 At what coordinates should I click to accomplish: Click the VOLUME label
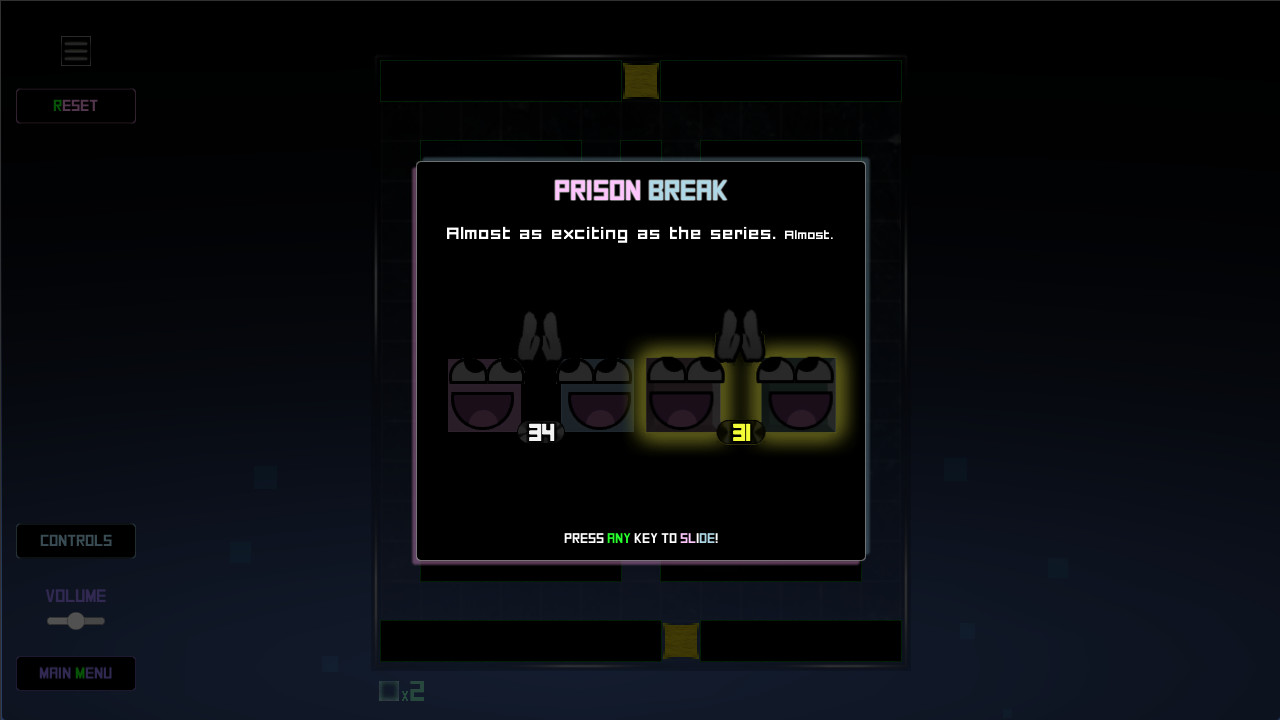pos(75,595)
